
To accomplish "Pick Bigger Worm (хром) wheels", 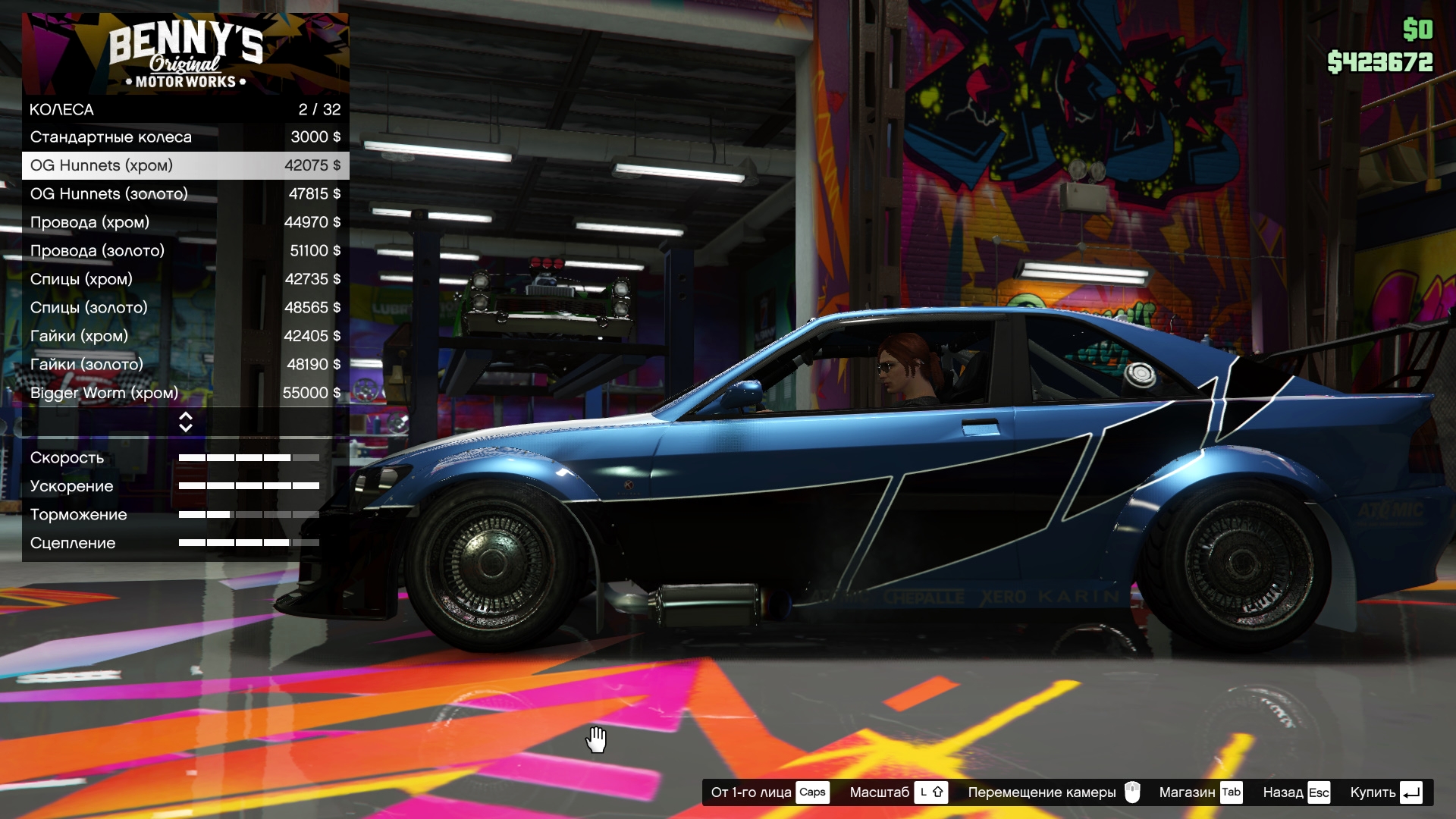I will pos(185,393).
